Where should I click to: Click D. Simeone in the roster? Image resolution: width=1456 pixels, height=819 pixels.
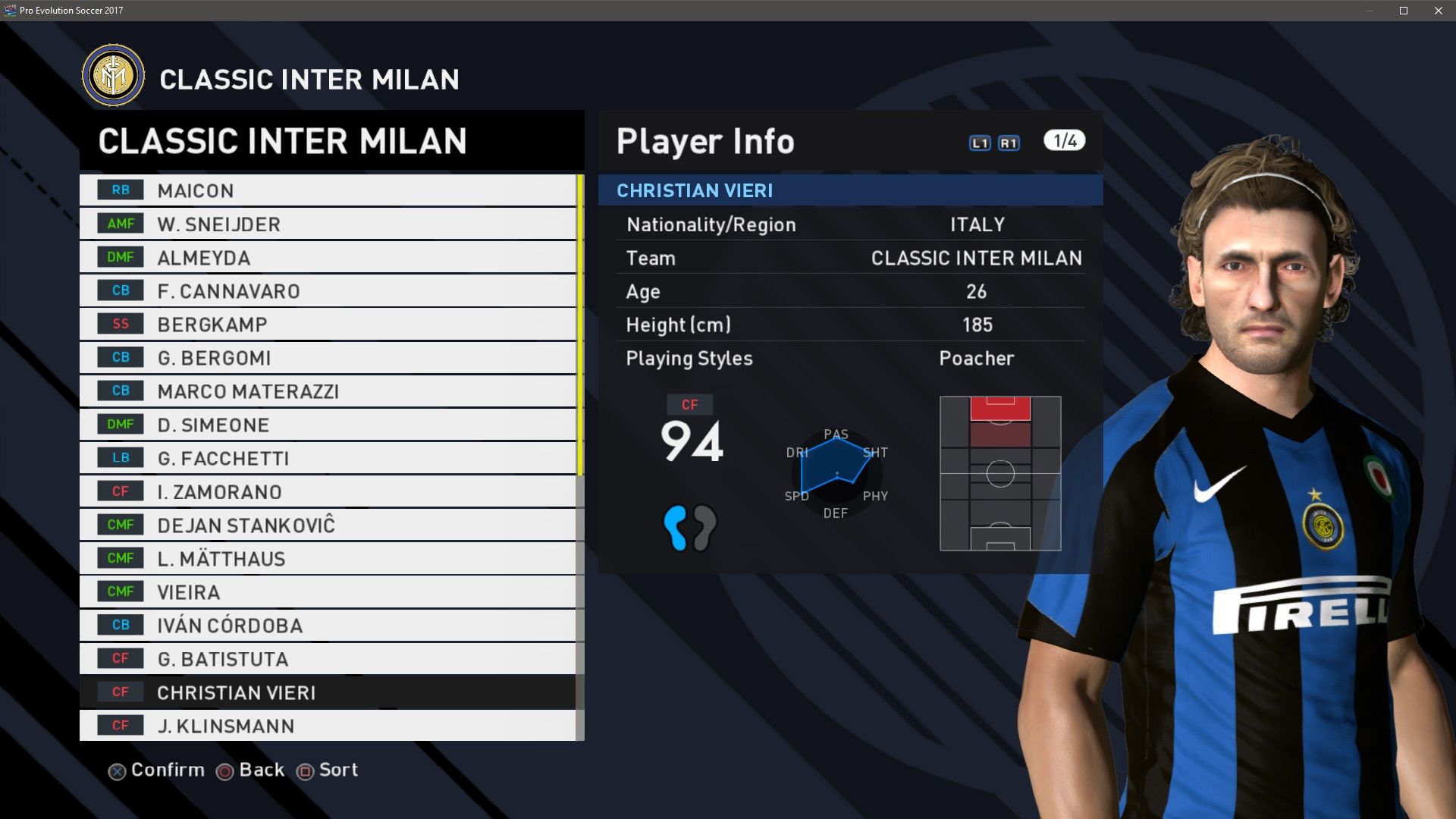pyautogui.click(x=328, y=425)
